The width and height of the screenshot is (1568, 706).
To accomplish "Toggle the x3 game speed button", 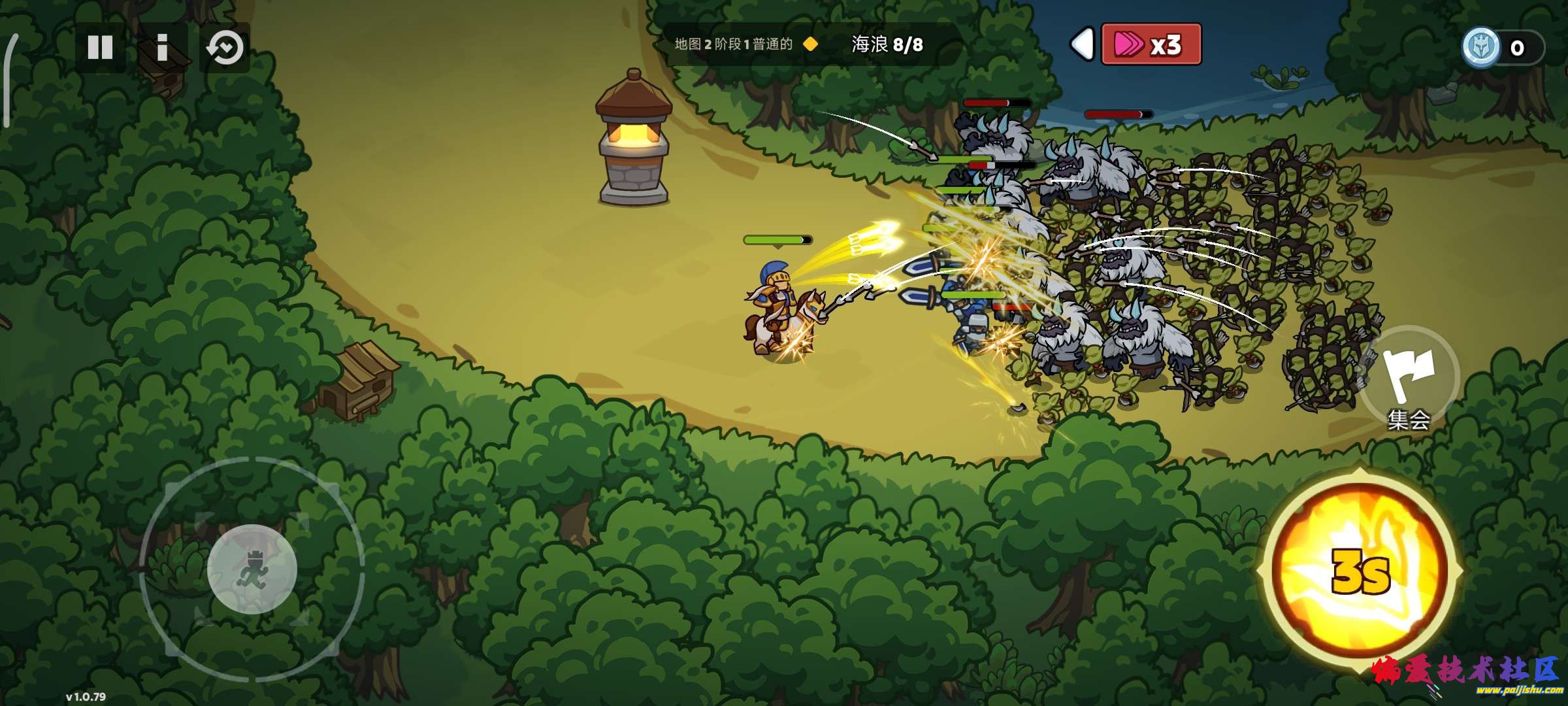I will (x=1151, y=44).
